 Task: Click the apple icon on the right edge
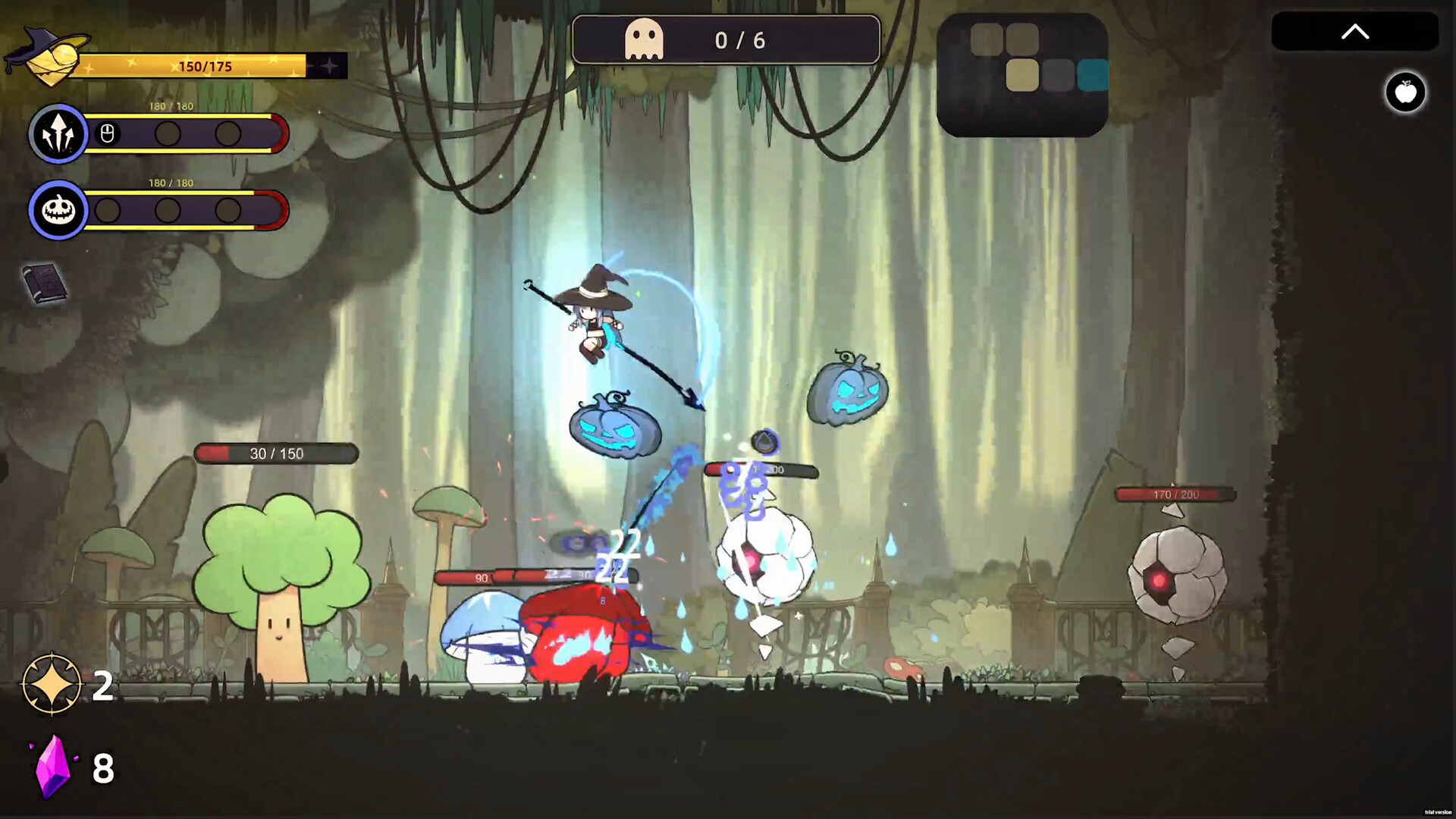(1406, 92)
